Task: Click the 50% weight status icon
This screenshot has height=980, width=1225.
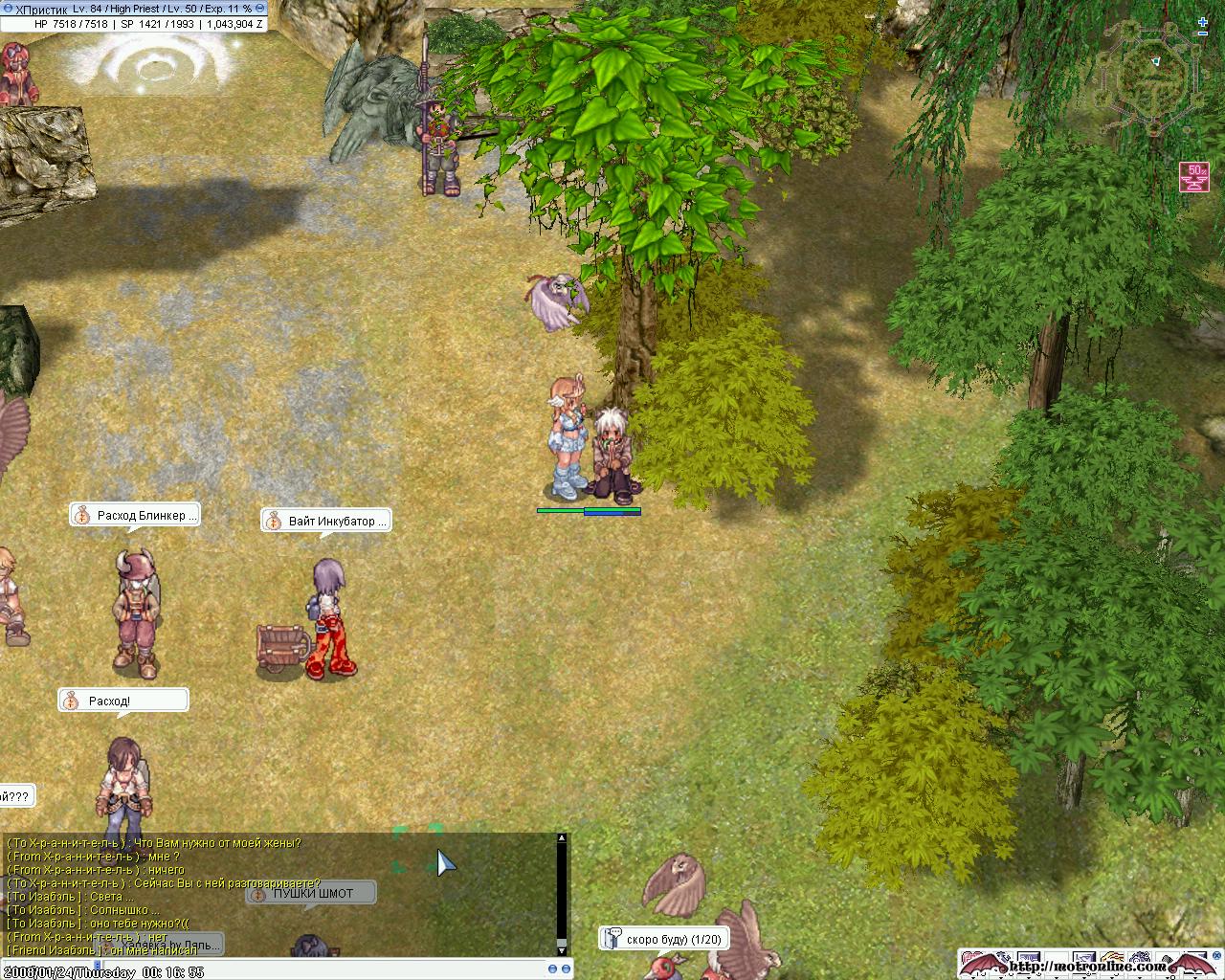Action: (1193, 176)
